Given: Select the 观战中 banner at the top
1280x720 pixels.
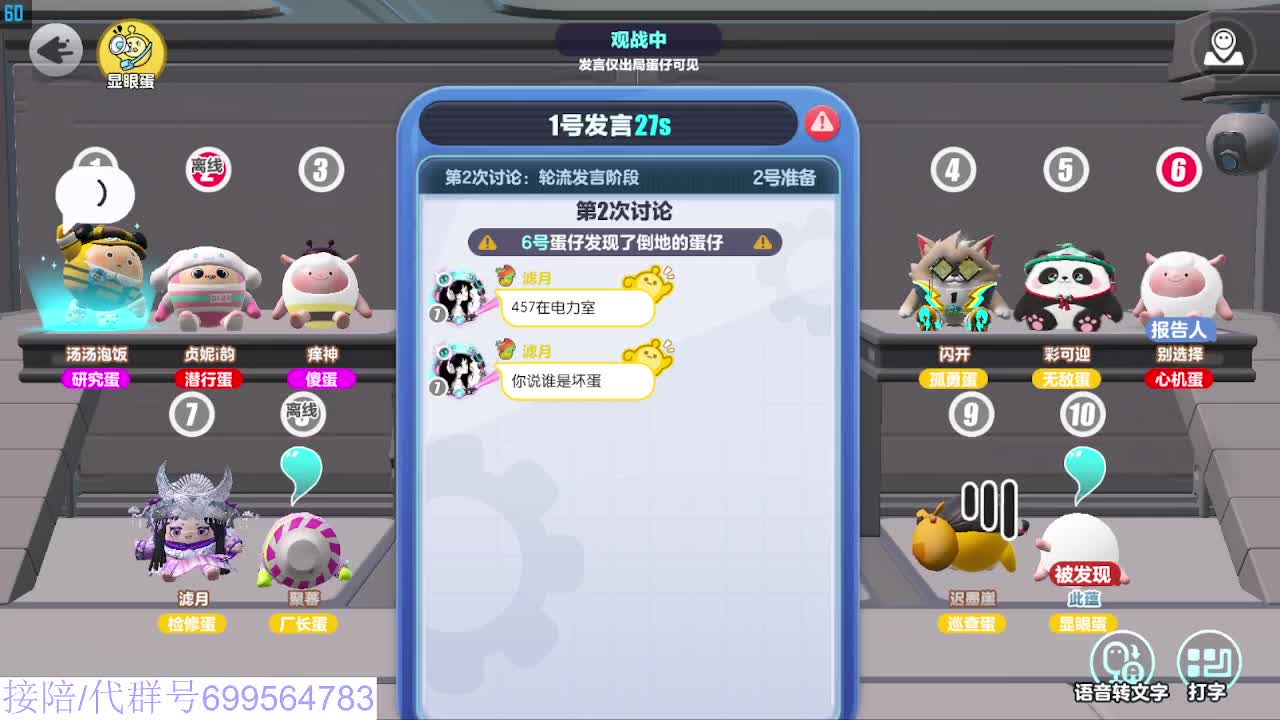Looking at the screenshot, I should point(640,40).
